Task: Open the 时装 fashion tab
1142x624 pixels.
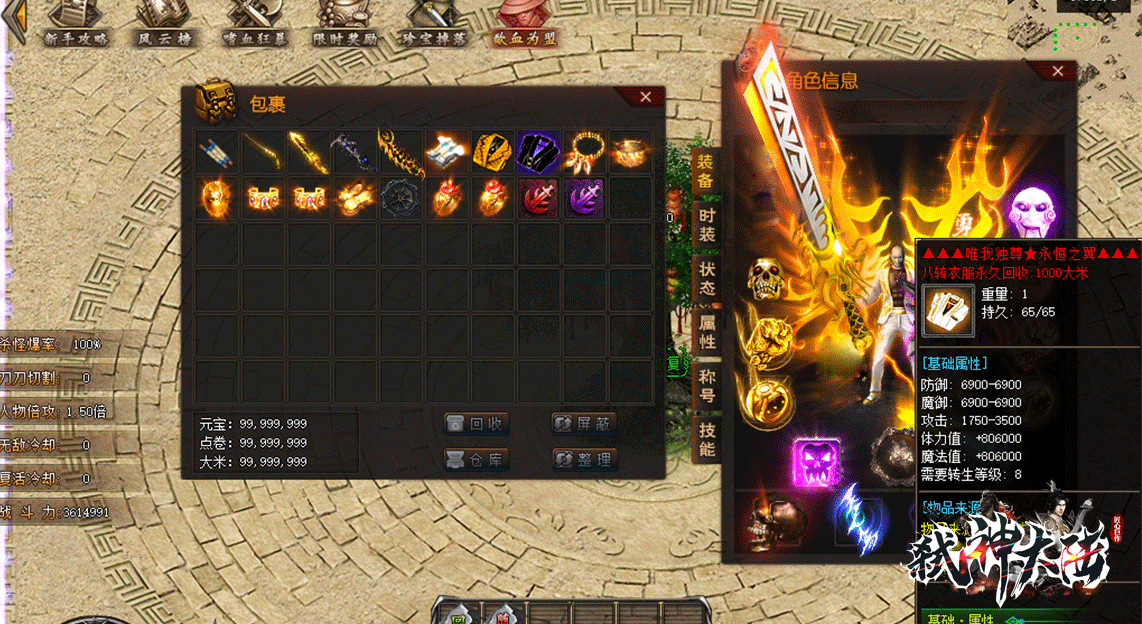Action: pos(706,225)
